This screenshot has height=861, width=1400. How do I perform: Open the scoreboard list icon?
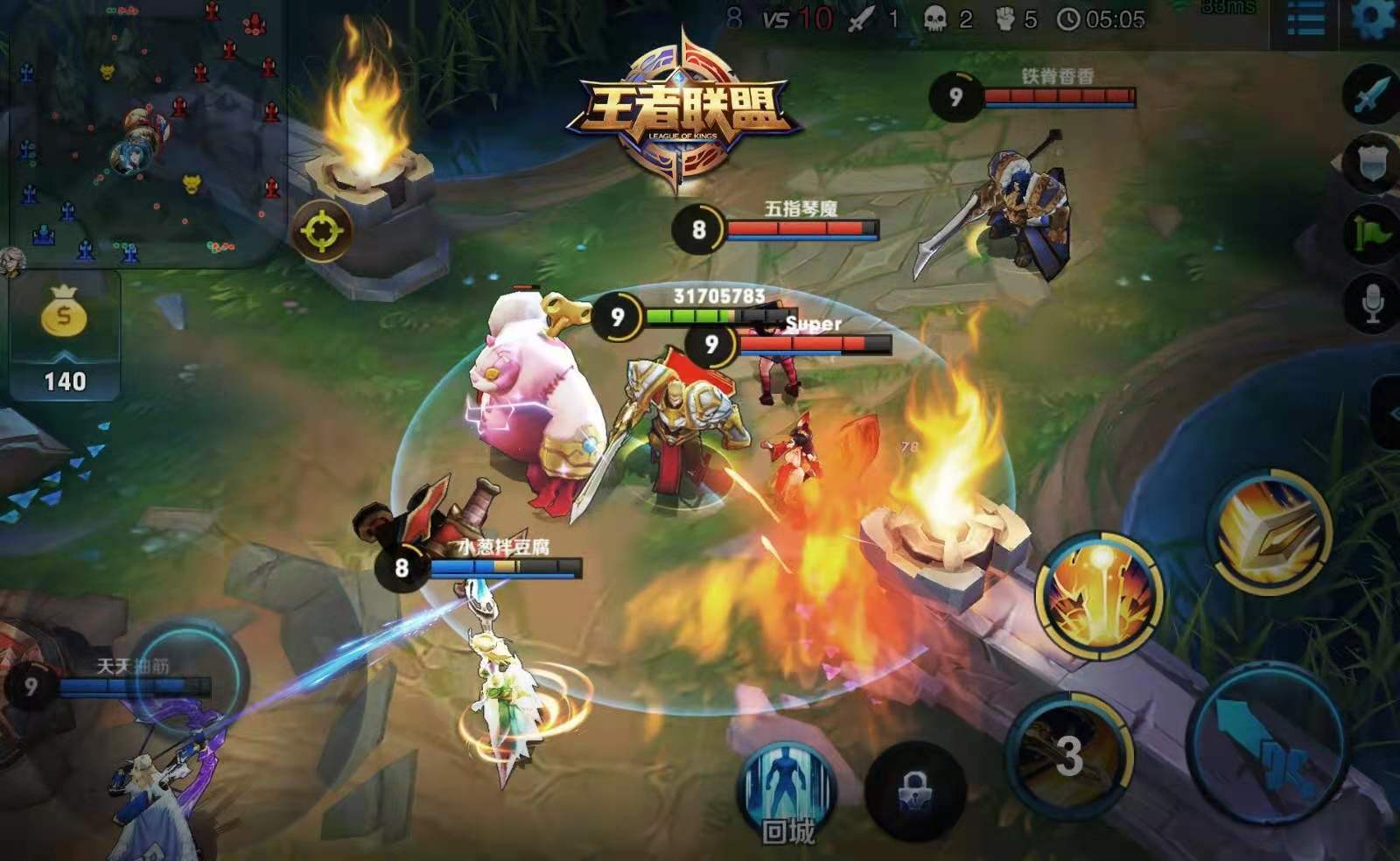pos(1305,19)
